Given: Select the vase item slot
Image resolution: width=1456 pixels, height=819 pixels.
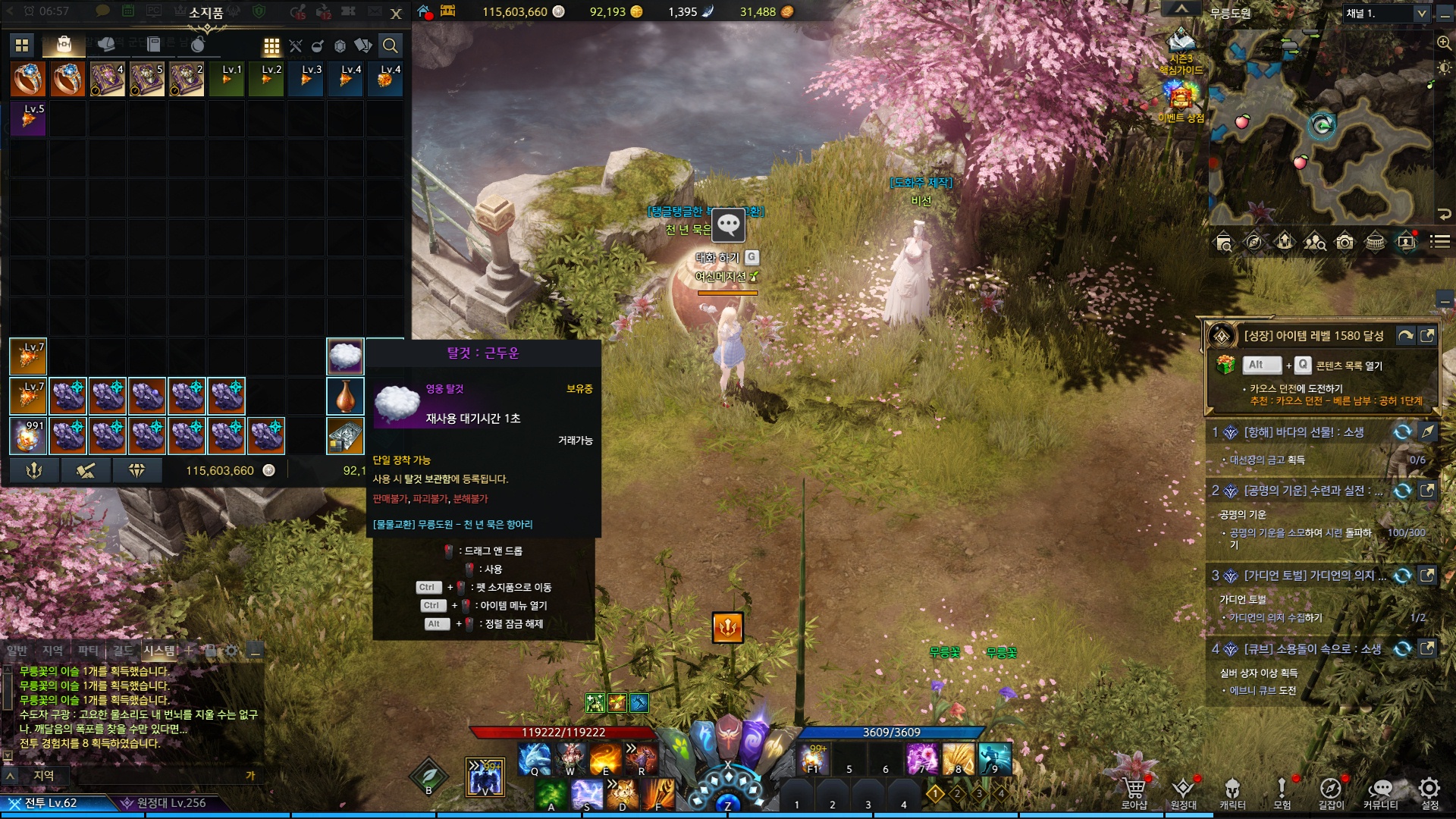Looking at the screenshot, I should 345,396.
